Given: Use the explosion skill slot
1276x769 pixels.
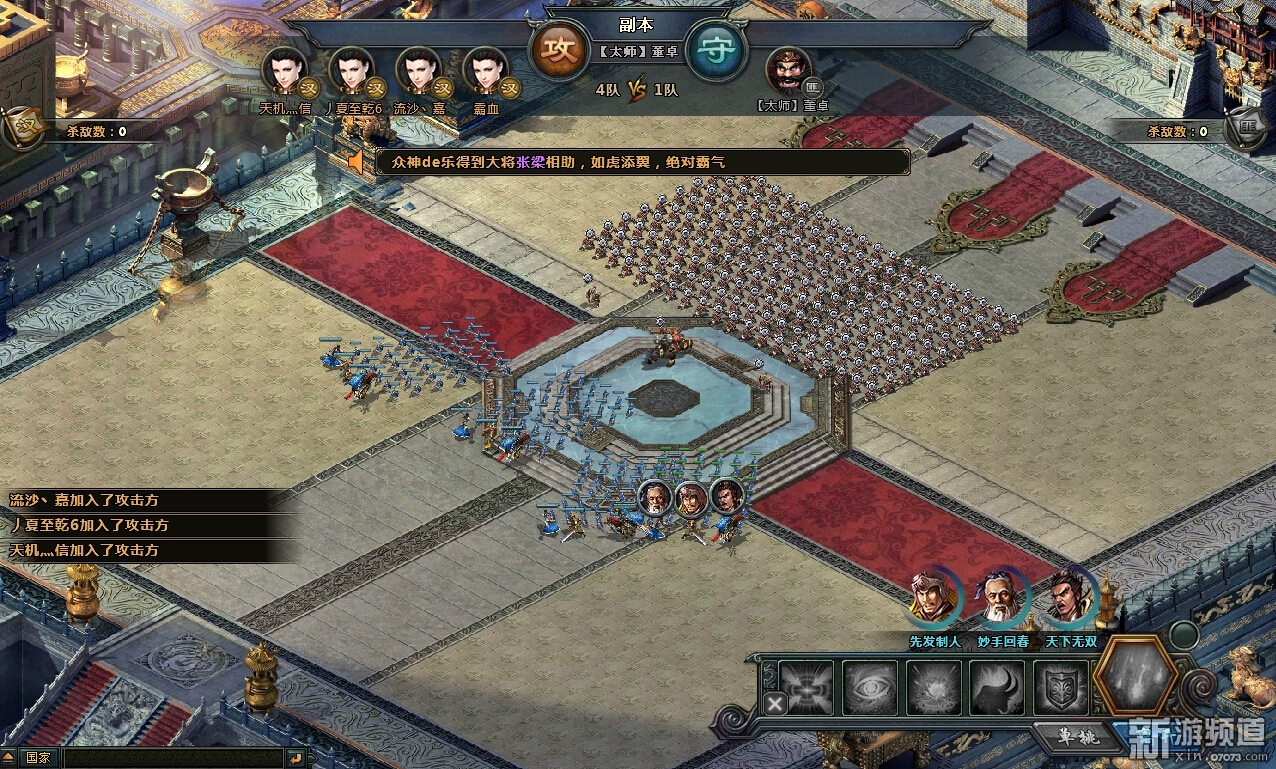Looking at the screenshot, I should click(x=934, y=688).
